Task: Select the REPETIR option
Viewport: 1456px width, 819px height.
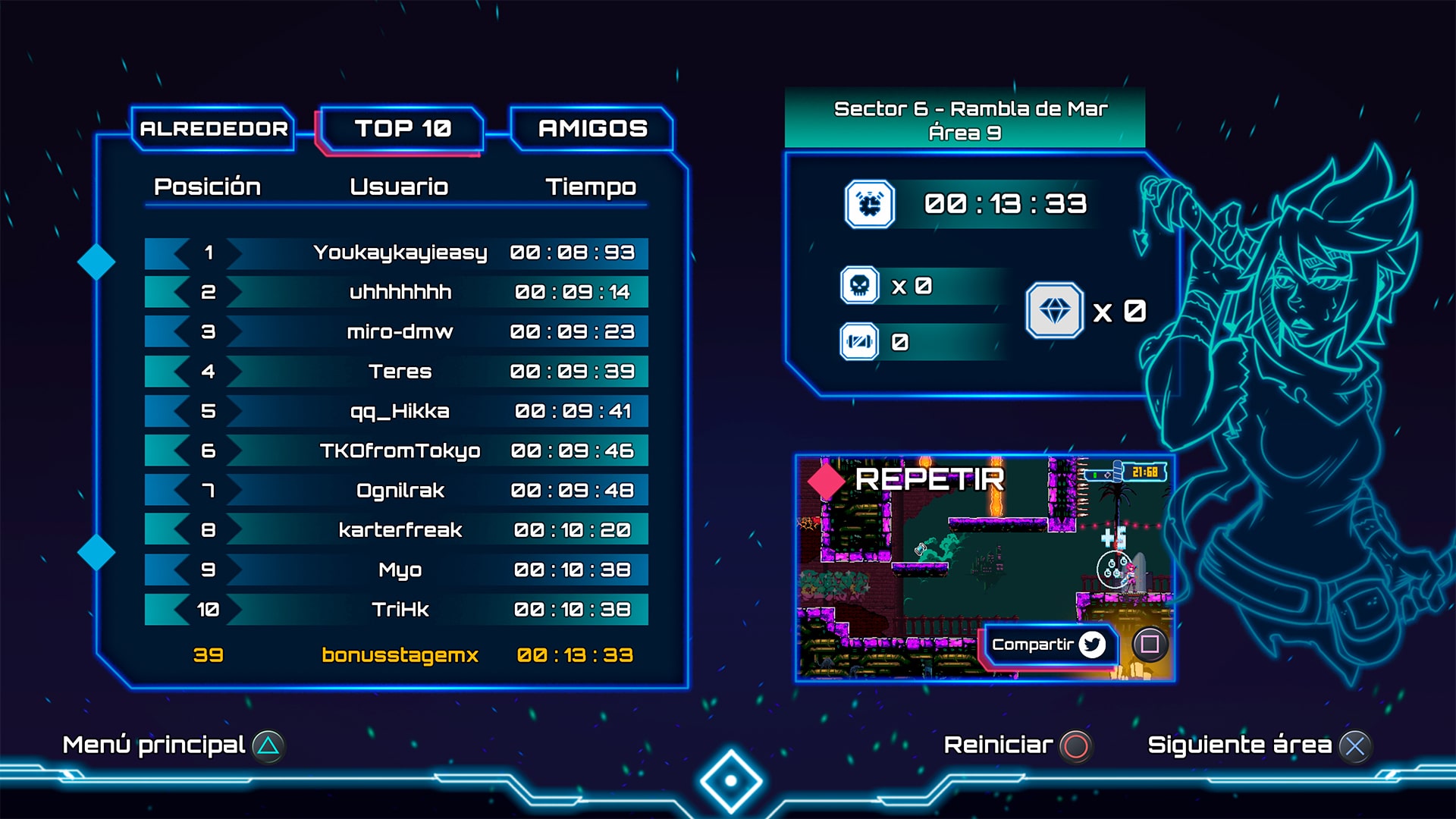Action: (930, 479)
